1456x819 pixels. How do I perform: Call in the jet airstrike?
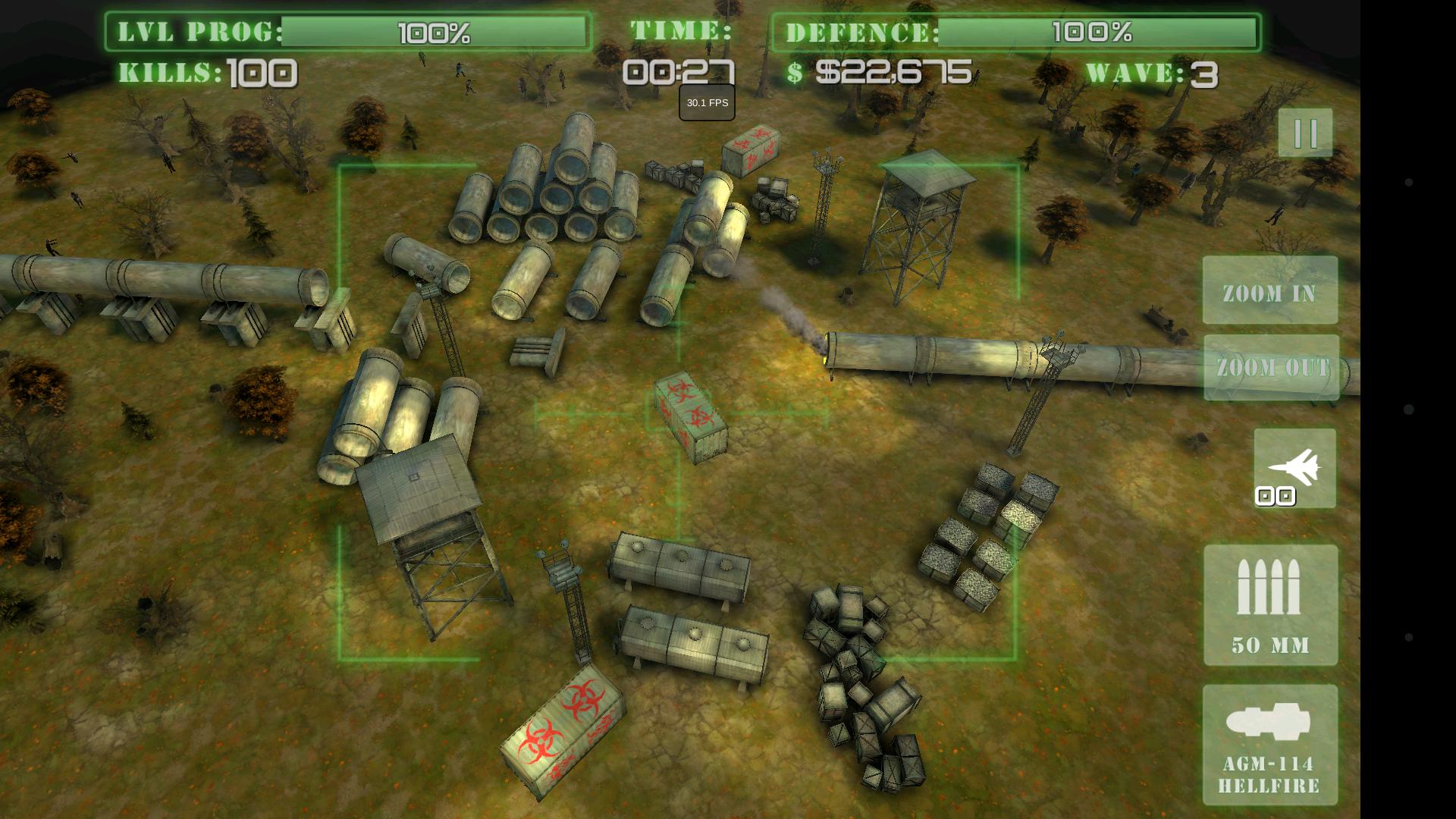(x=1294, y=468)
